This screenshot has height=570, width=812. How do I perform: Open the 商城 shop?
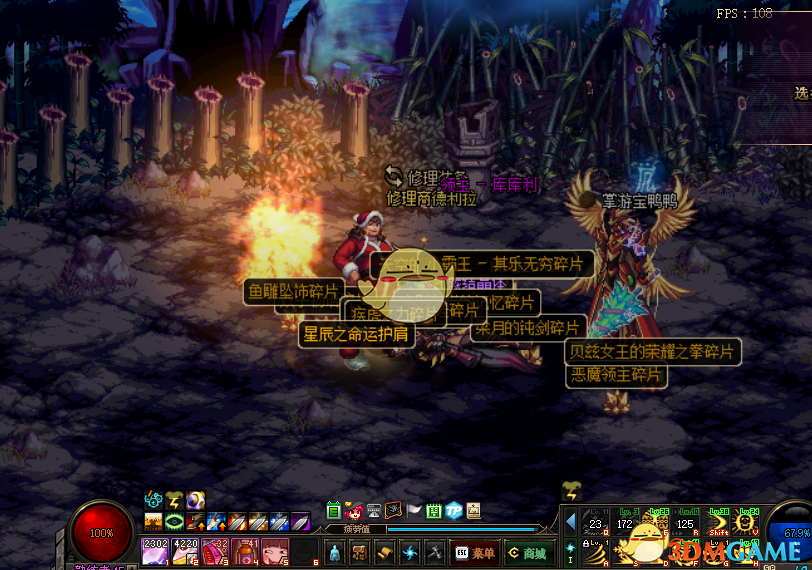pos(528,552)
